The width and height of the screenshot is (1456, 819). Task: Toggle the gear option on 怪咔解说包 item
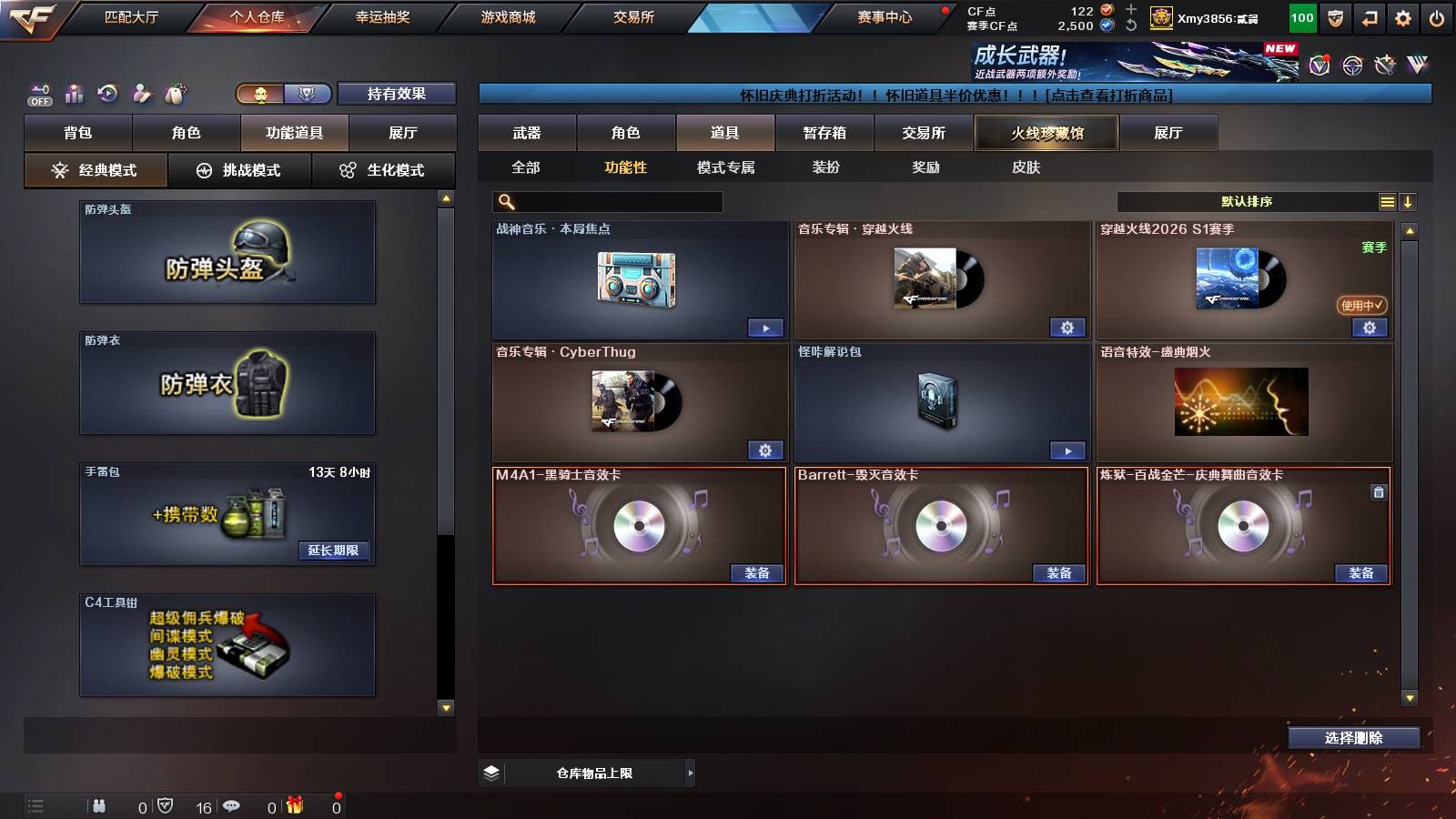point(1068,450)
